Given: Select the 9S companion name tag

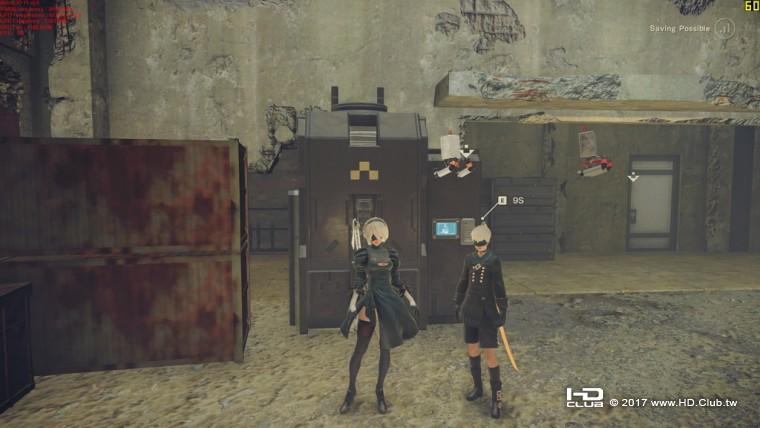Looking at the screenshot, I should [511, 201].
